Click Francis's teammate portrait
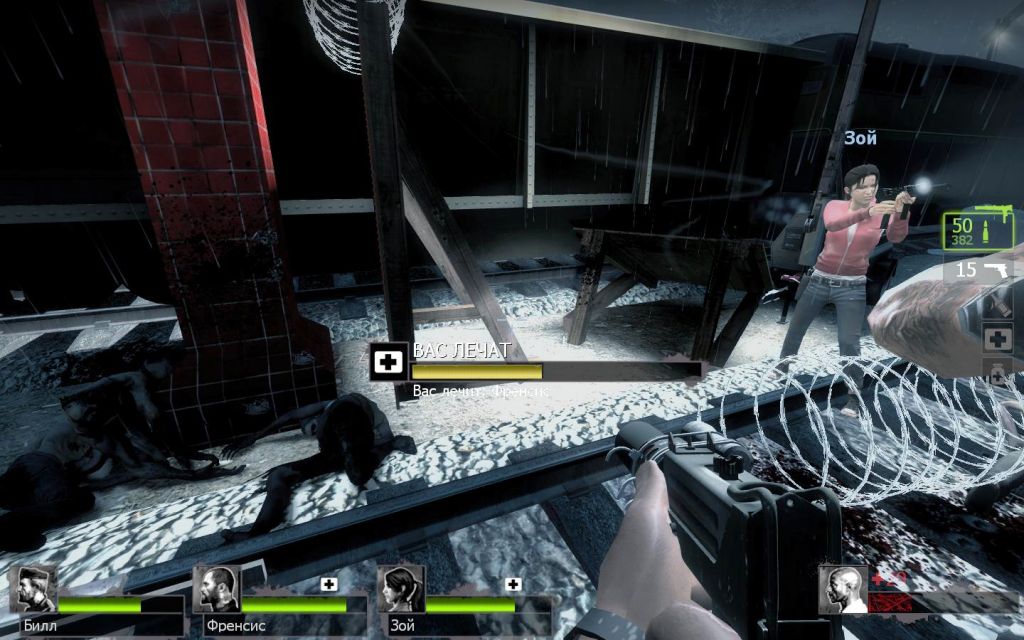The width and height of the screenshot is (1024, 640). [216, 589]
